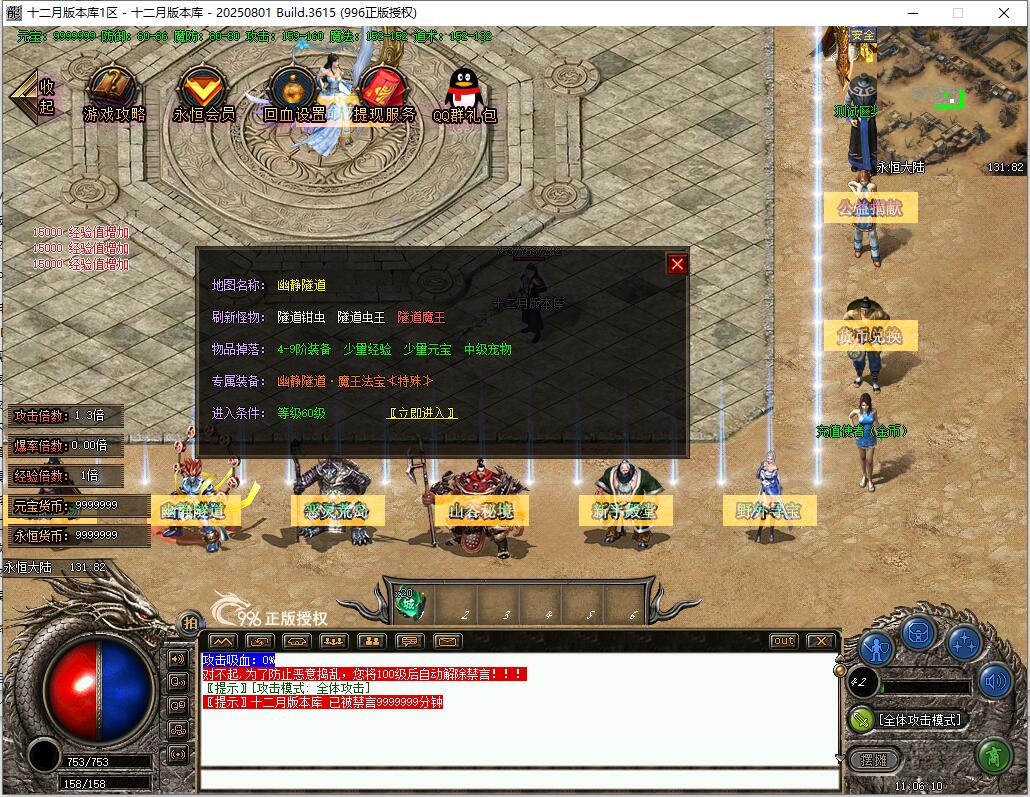The width and height of the screenshot is (1030, 797).
Task: Open the 提现服务 withdrawal service
Action: coord(383,94)
